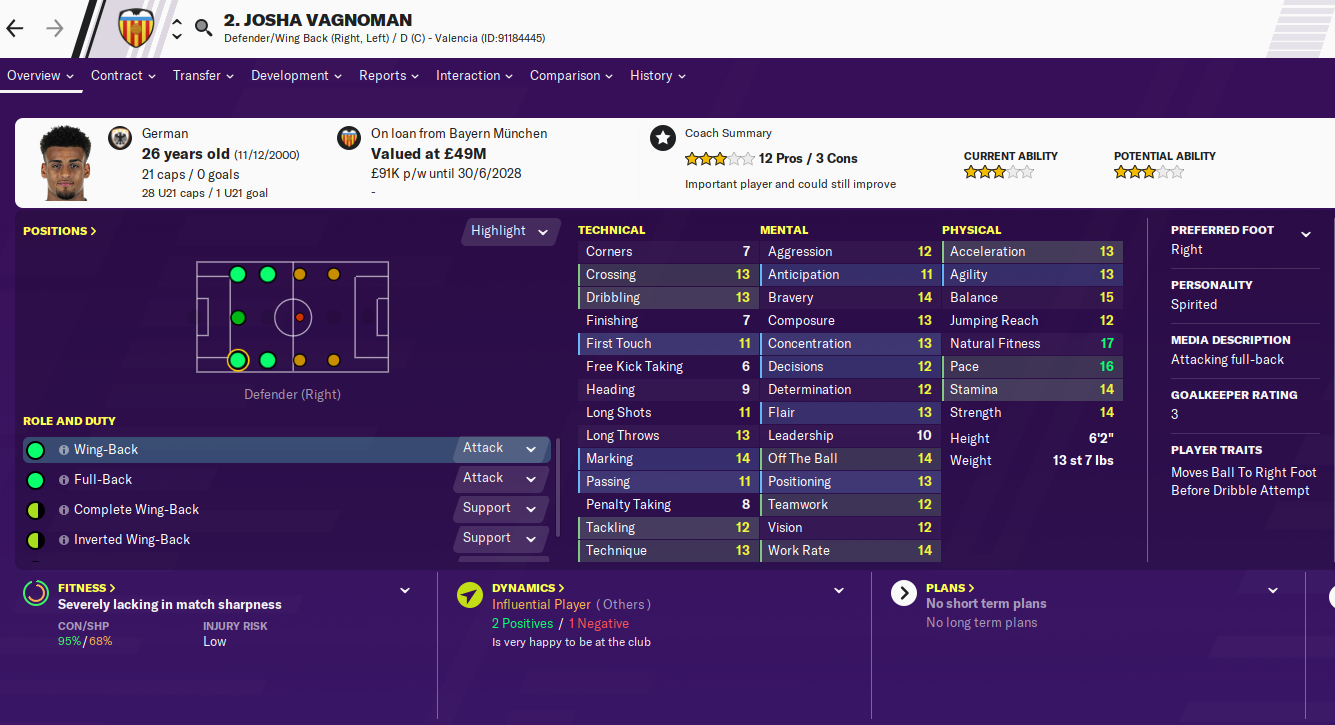Select the Wing-Back role row
Image resolution: width=1335 pixels, height=725 pixels.
pyautogui.click(x=240, y=450)
